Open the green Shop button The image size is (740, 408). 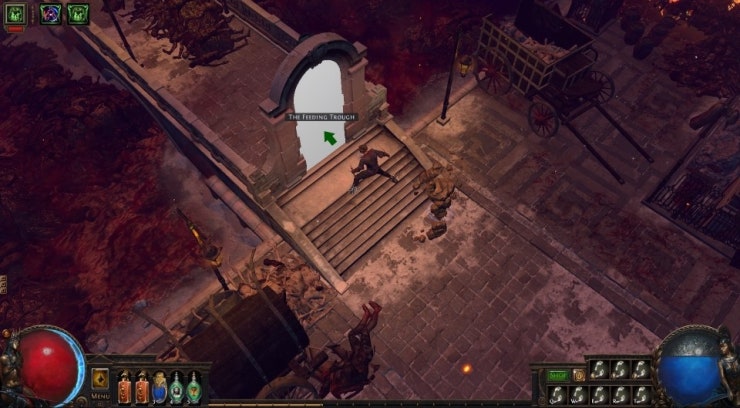point(556,375)
